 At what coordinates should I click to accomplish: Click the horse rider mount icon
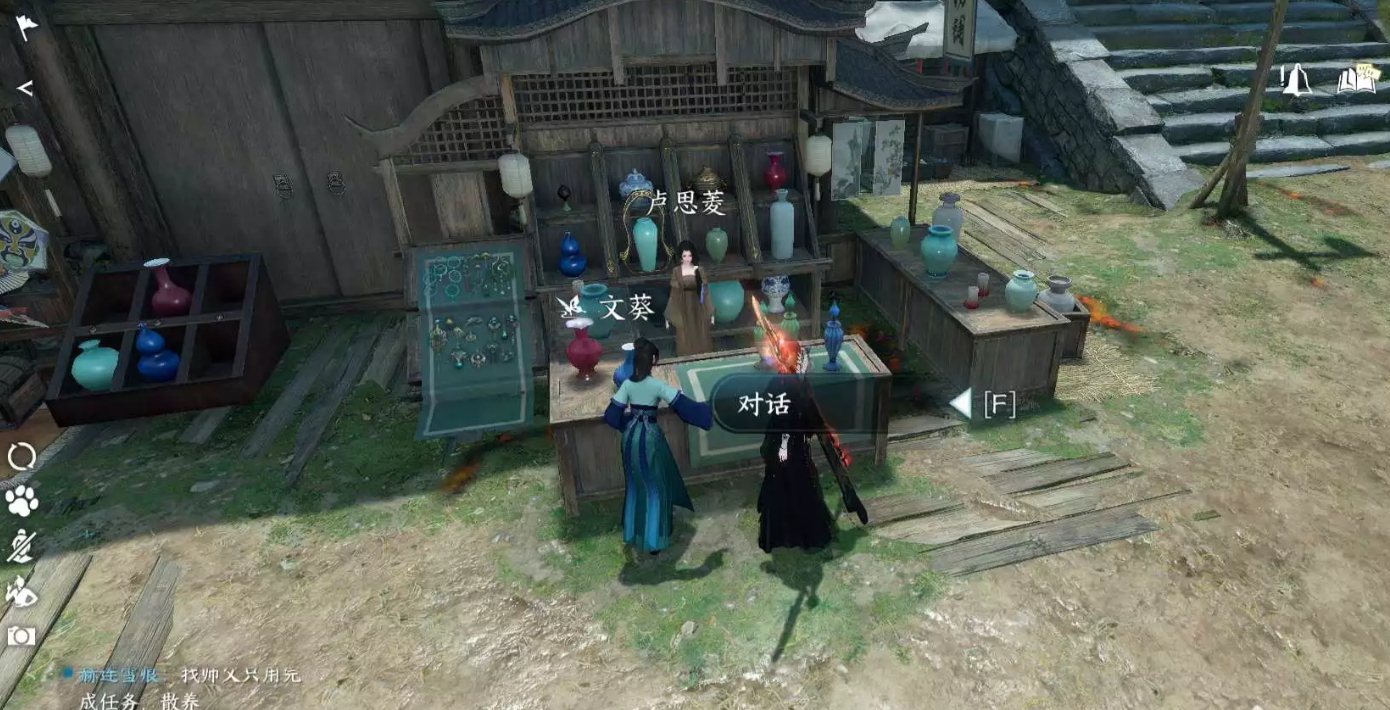coord(21,592)
